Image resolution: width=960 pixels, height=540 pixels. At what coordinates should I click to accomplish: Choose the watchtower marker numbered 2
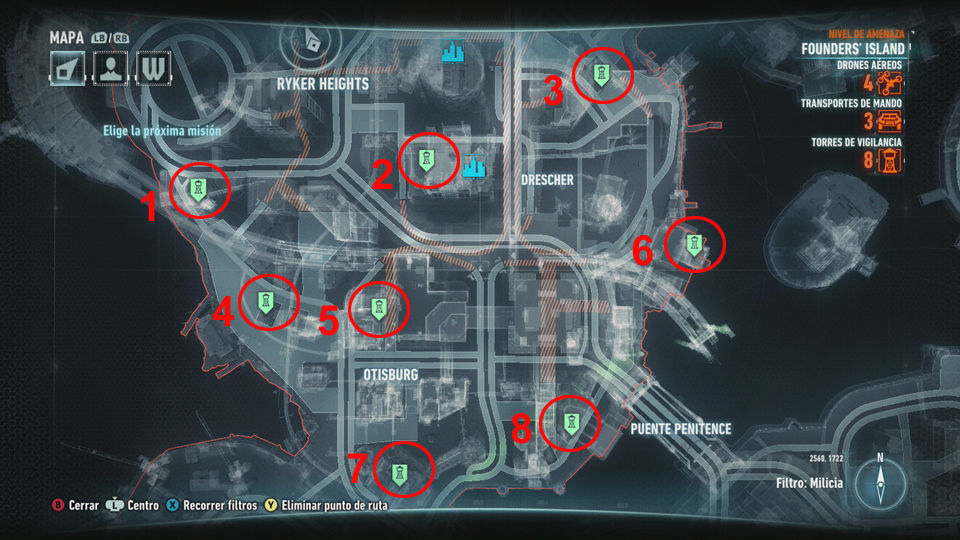[x=427, y=161]
